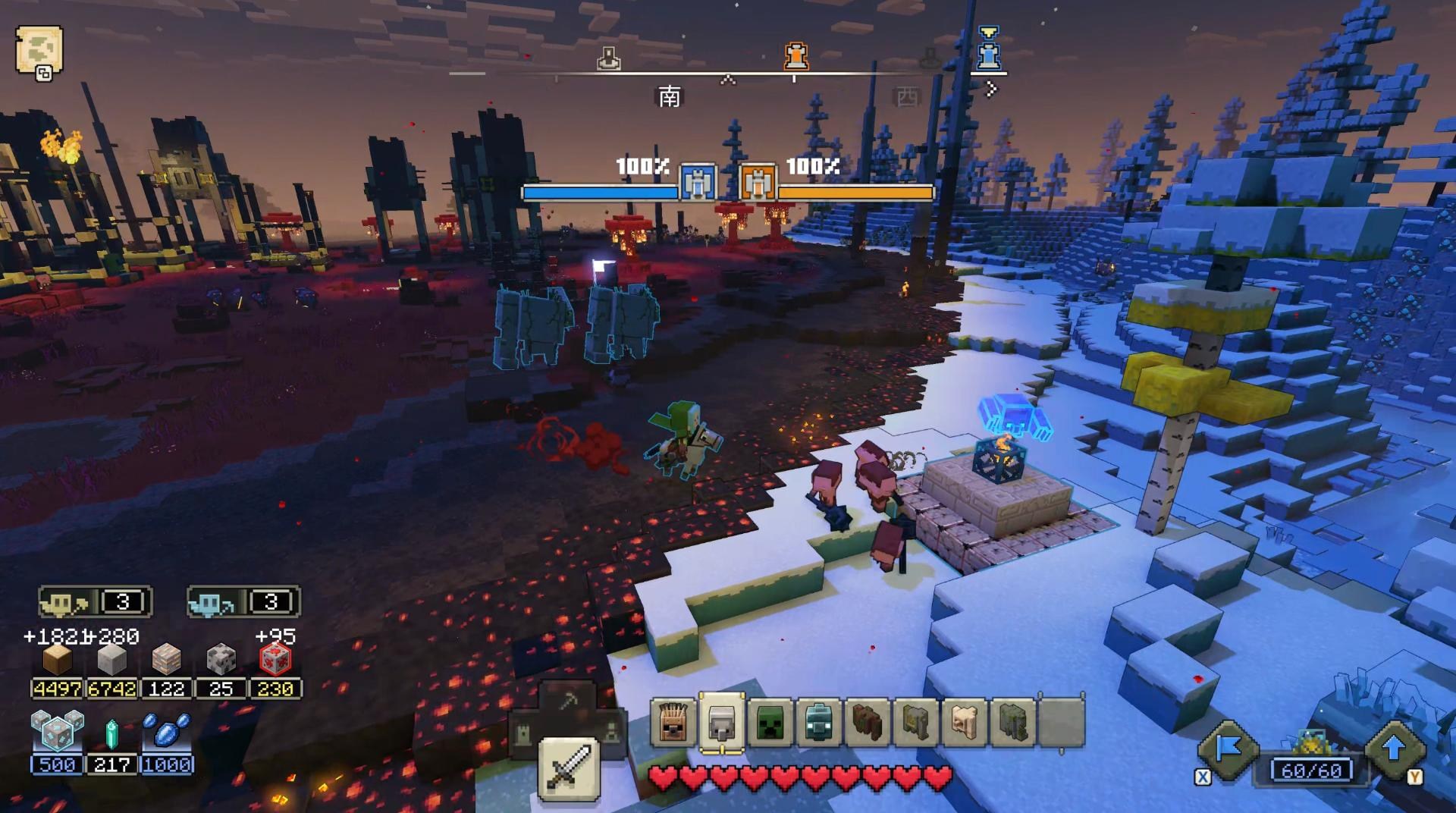Click the blue tower marker on compass
Screen dimensions: 1456x813
click(x=988, y=50)
